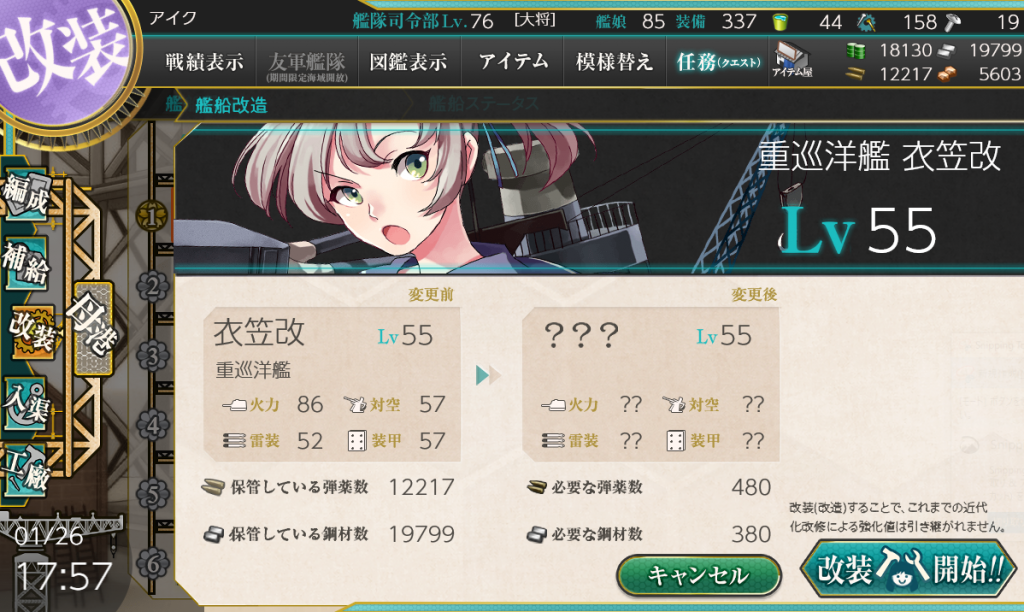Open the アイテム menu
This screenshot has height=612, width=1024.
[x=513, y=62]
